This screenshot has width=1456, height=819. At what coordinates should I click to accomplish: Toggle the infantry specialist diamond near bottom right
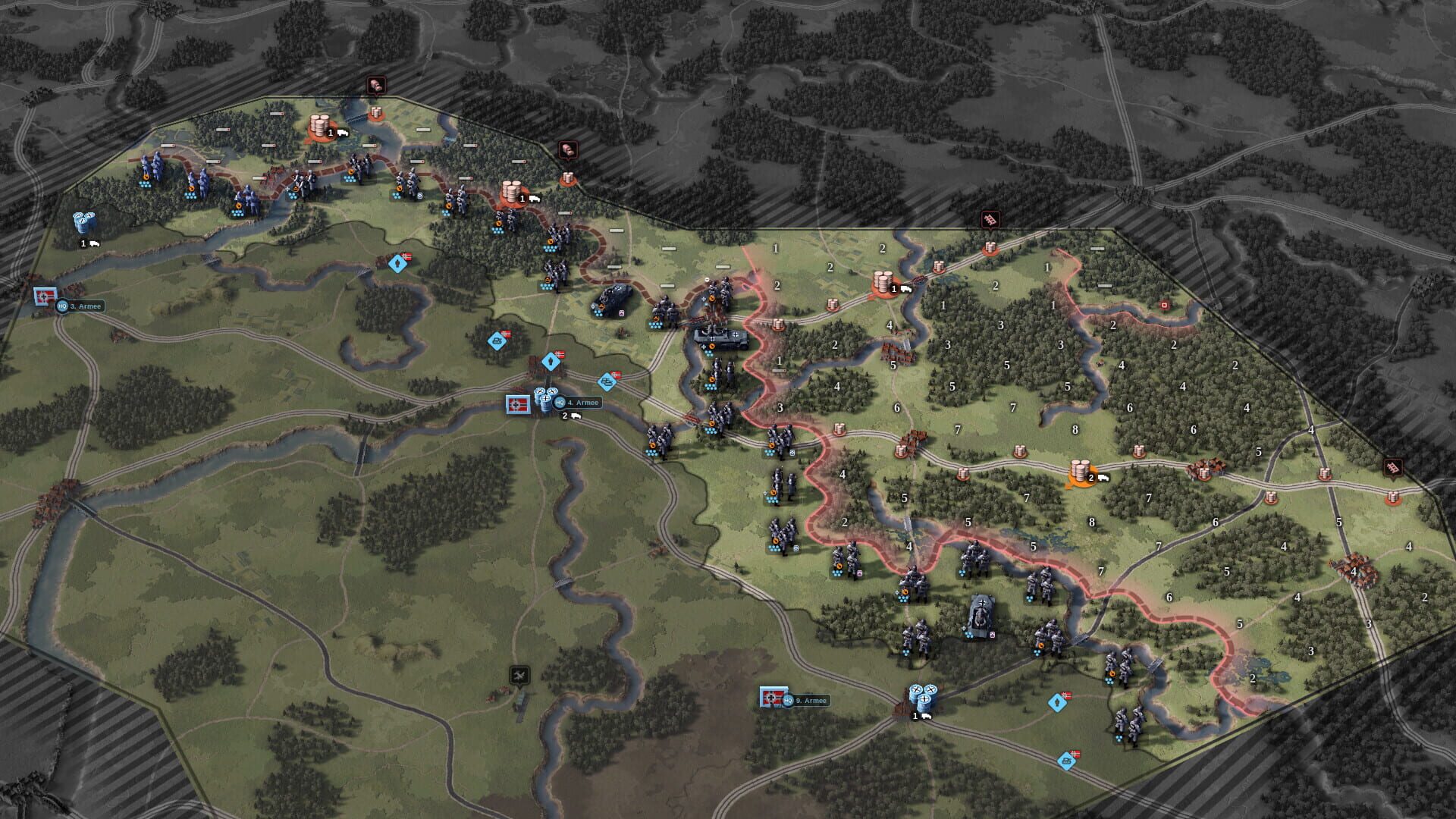(x=1057, y=703)
